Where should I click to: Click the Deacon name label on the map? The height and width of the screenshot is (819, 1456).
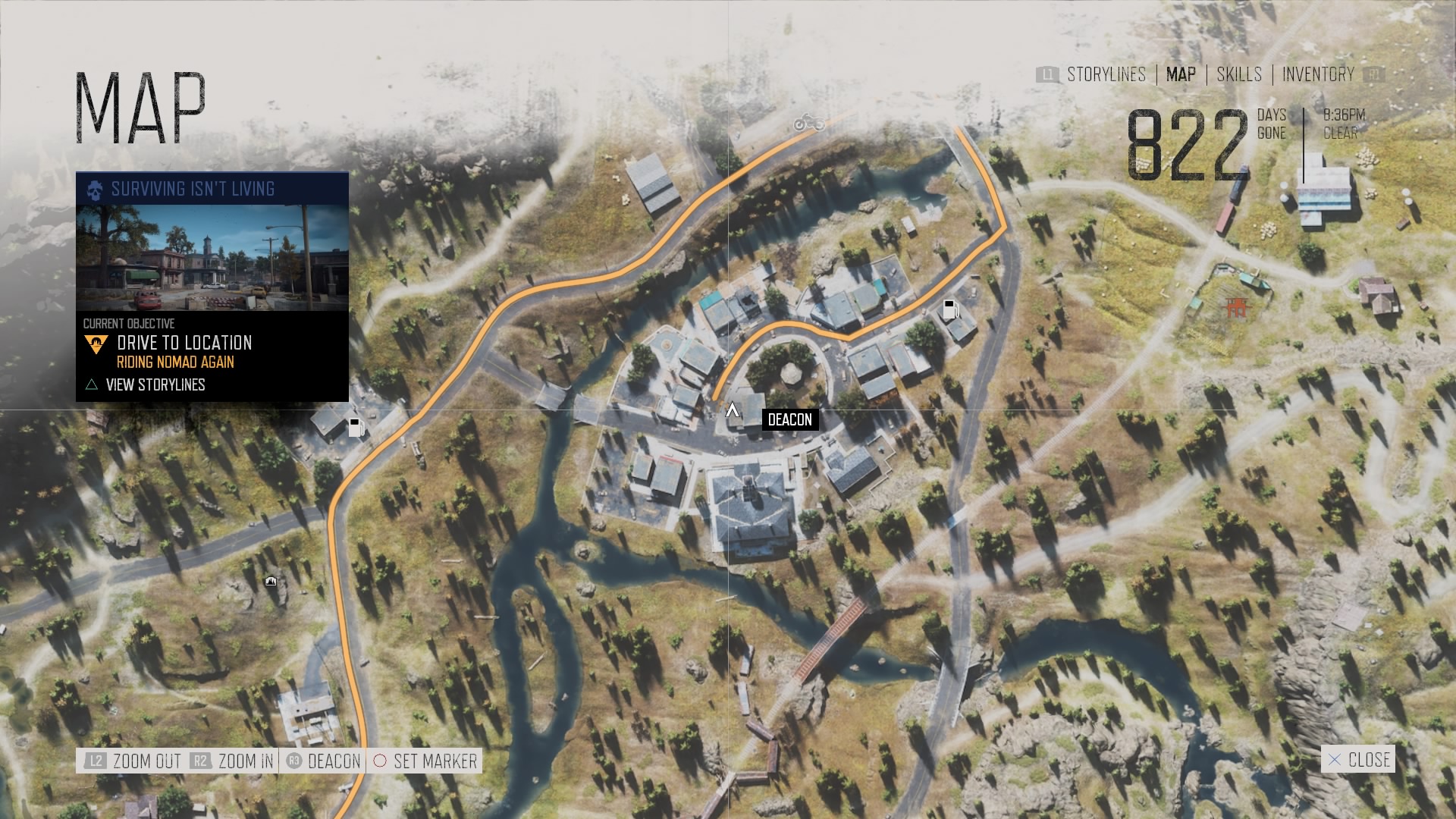coord(789,419)
